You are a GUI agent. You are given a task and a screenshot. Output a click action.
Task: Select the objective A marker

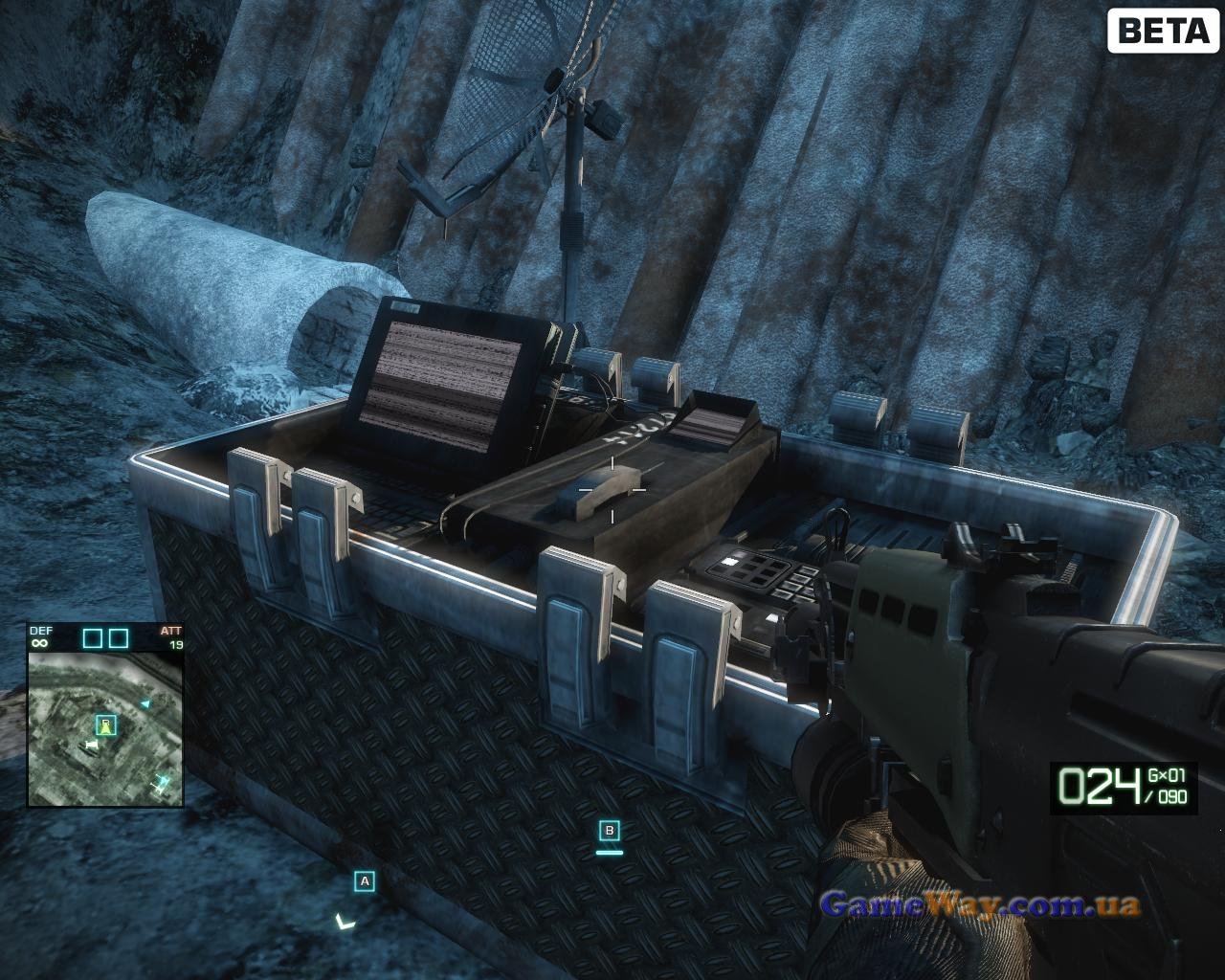(364, 880)
